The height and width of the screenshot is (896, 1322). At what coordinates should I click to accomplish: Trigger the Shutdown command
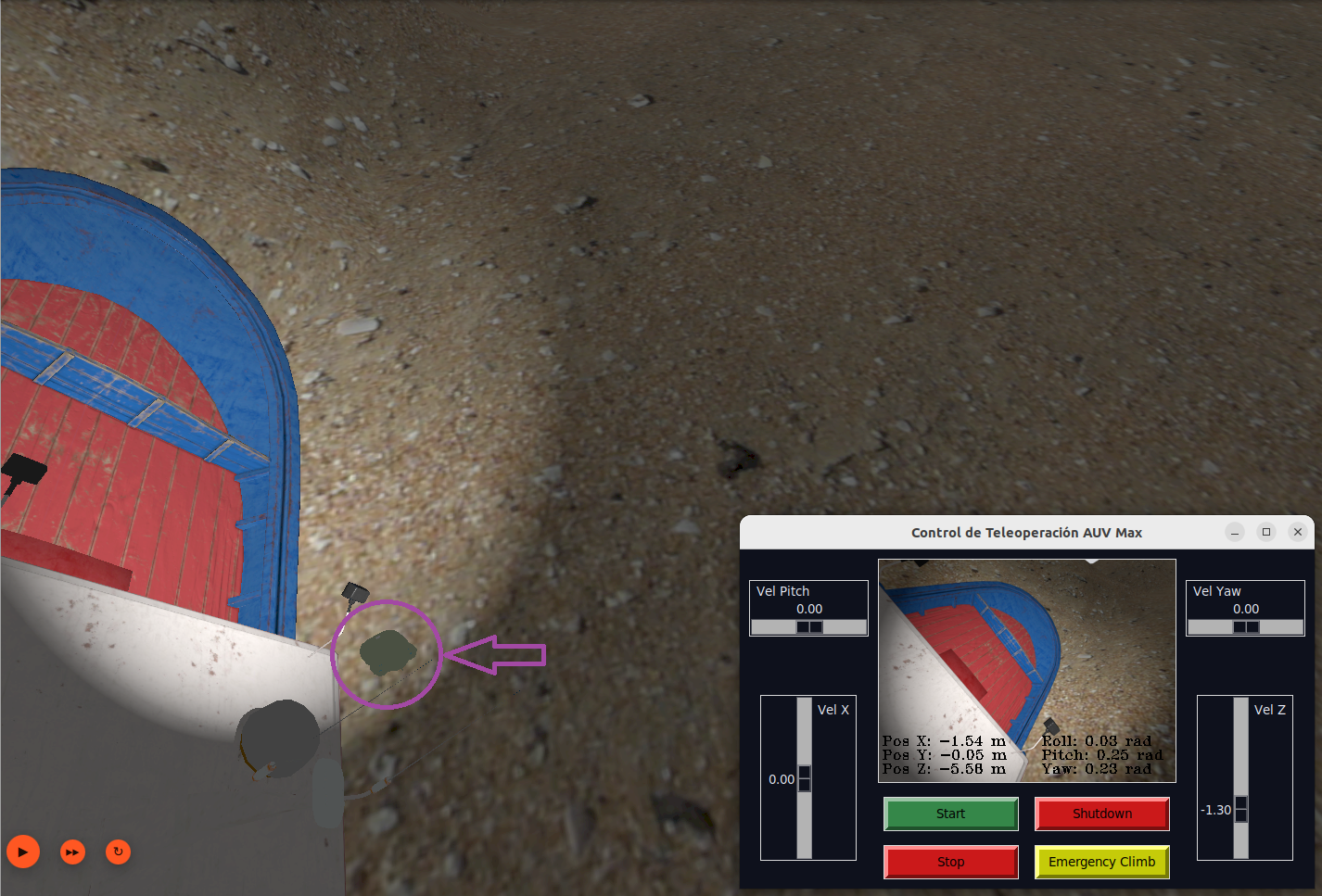[1101, 814]
